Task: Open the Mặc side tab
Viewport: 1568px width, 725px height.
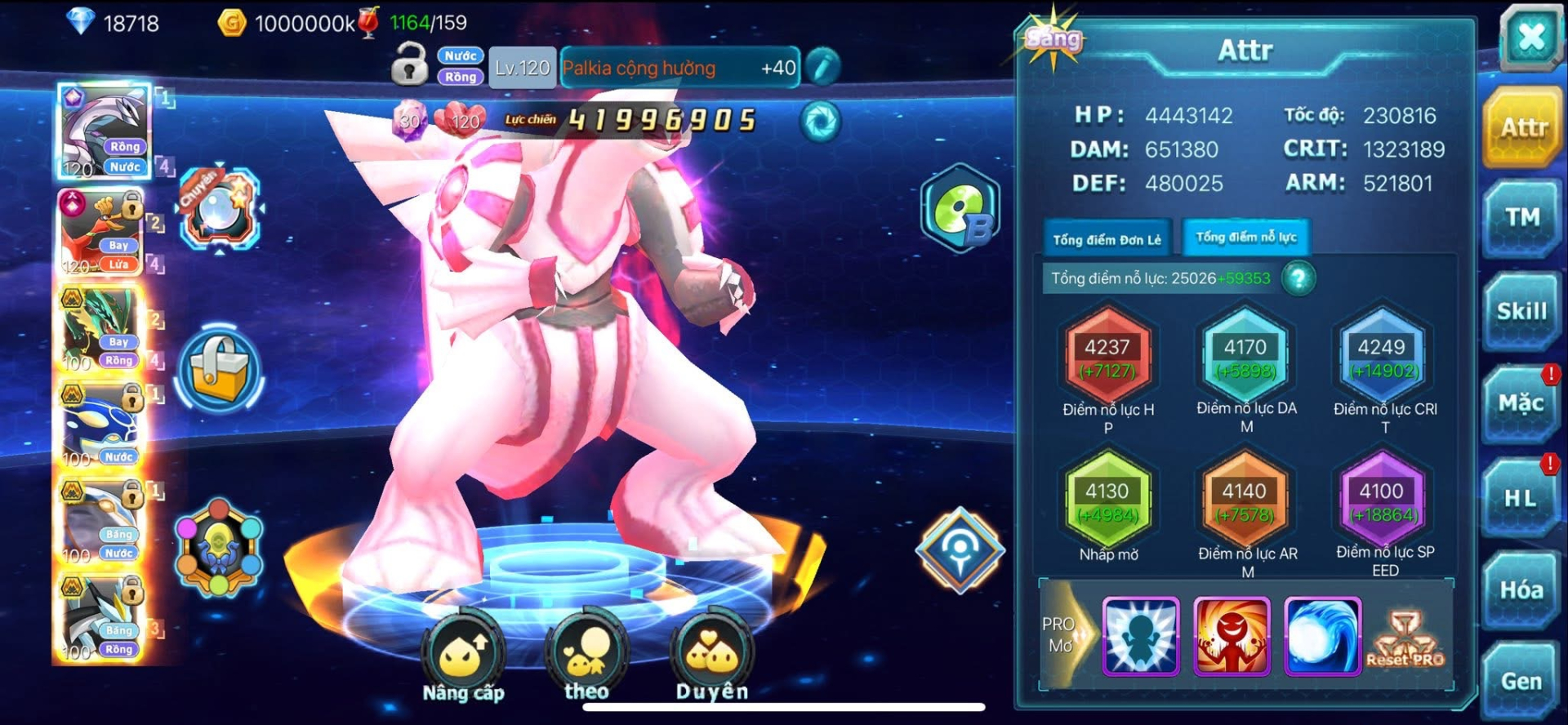Action: click(x=1521, y=404)
